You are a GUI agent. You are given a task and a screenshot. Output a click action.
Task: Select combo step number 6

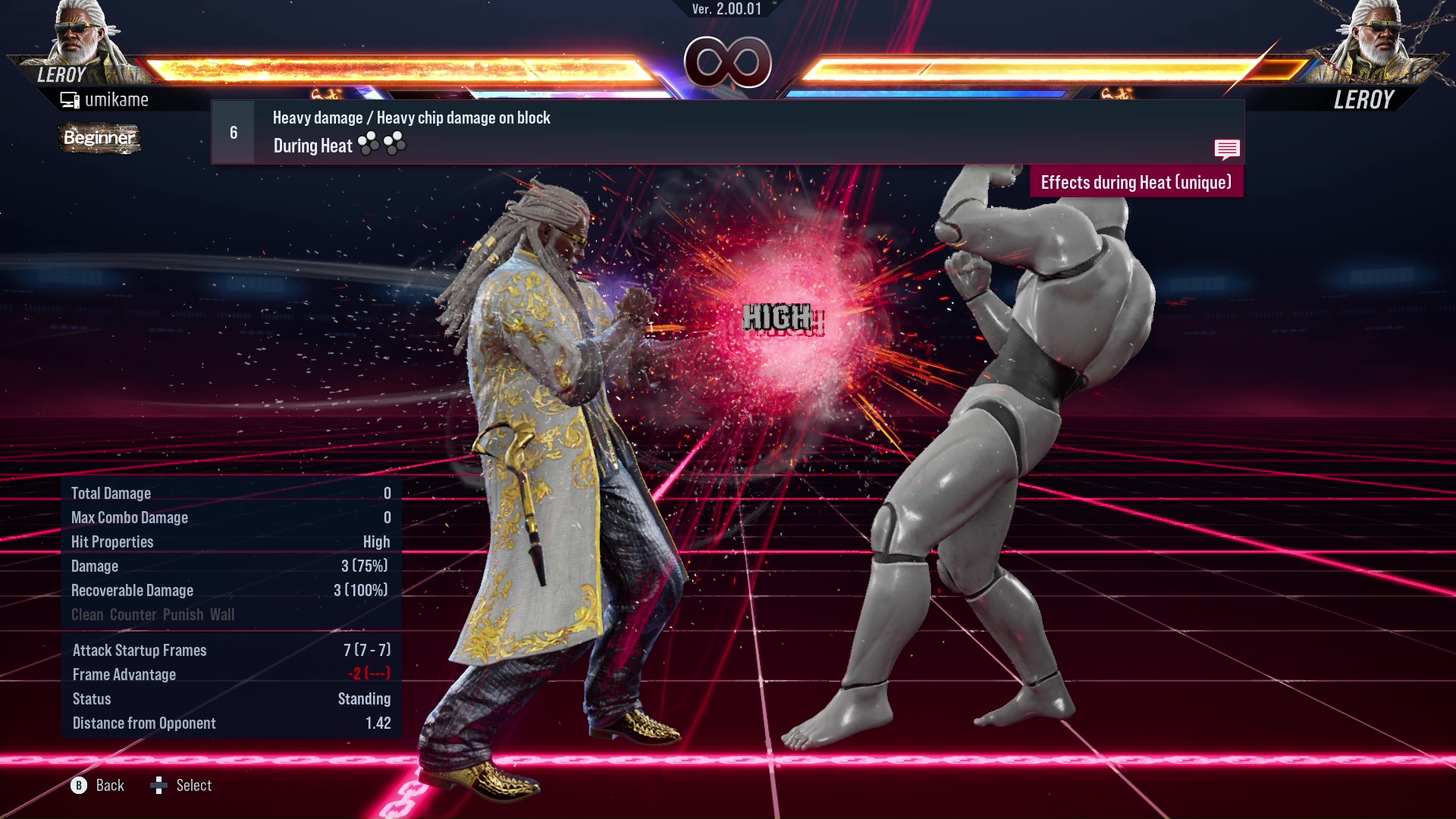point(232,132)
